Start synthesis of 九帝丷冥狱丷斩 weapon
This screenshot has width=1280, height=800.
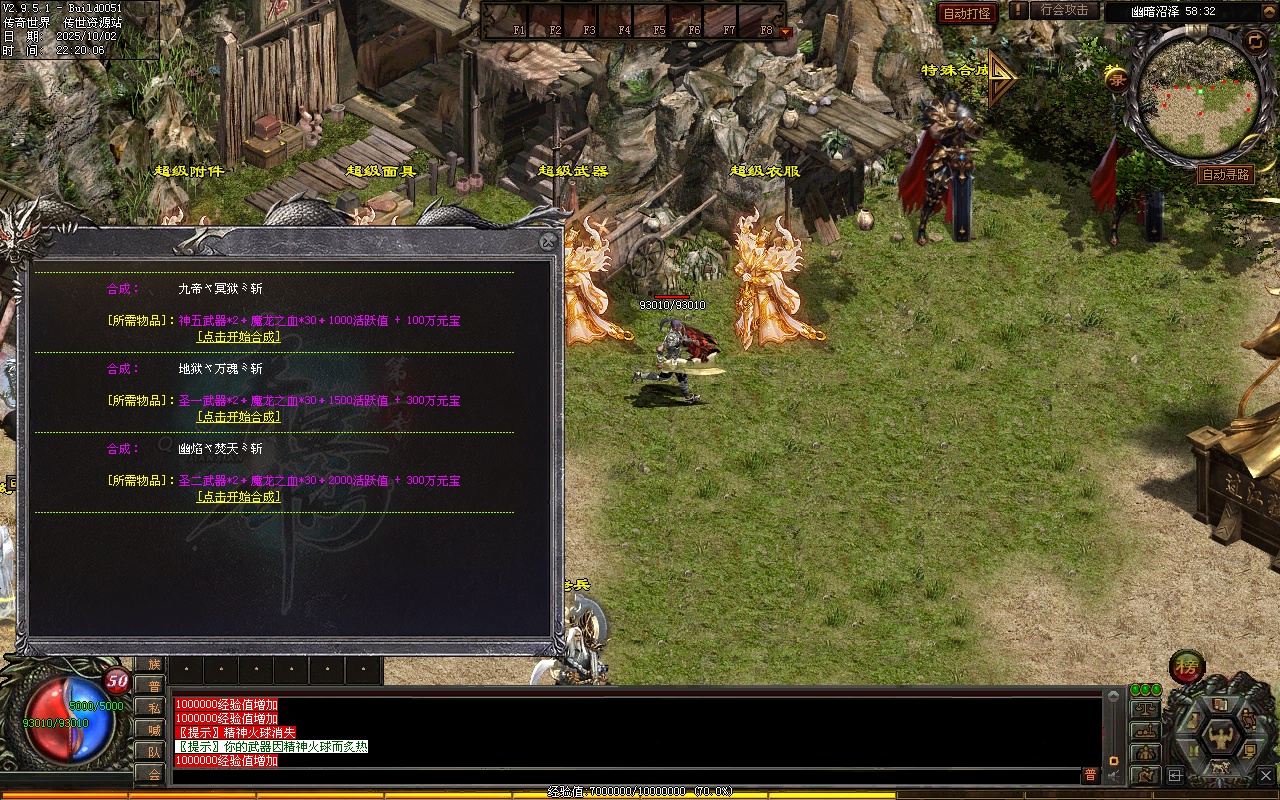(x=238, y=337)
